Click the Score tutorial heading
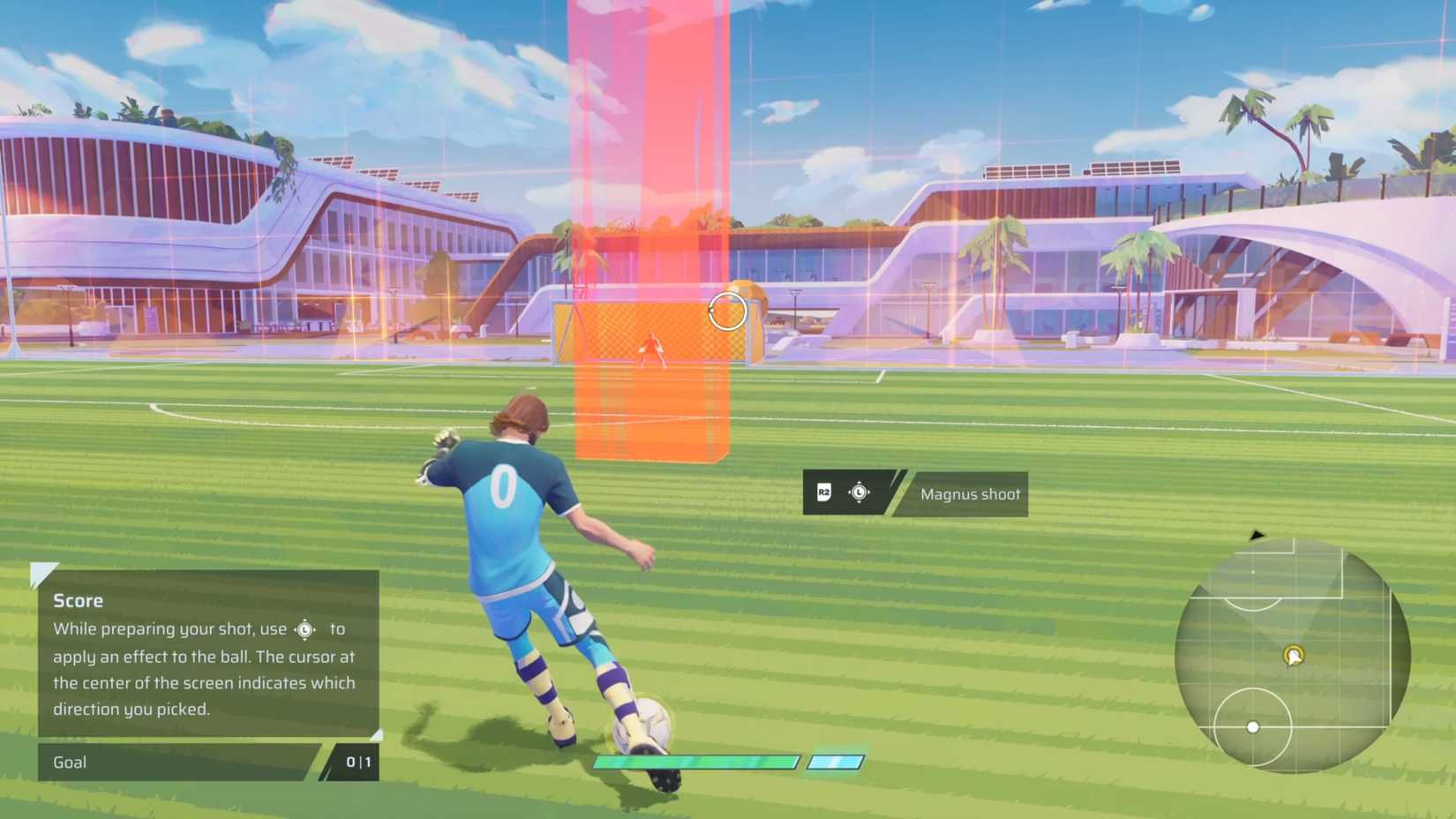The width and height of the screenshot is (1456, 819). pyautogui.click(x=77, y=600)
